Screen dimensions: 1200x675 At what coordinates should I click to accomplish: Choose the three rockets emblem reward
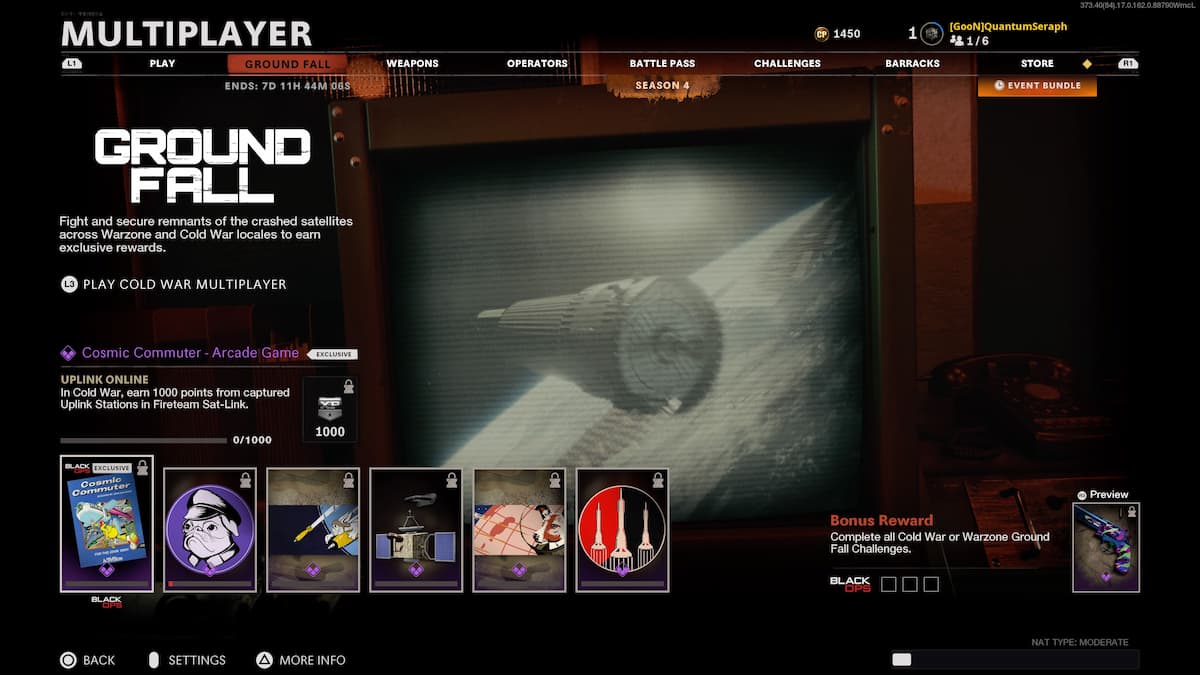tap(622, 529)
